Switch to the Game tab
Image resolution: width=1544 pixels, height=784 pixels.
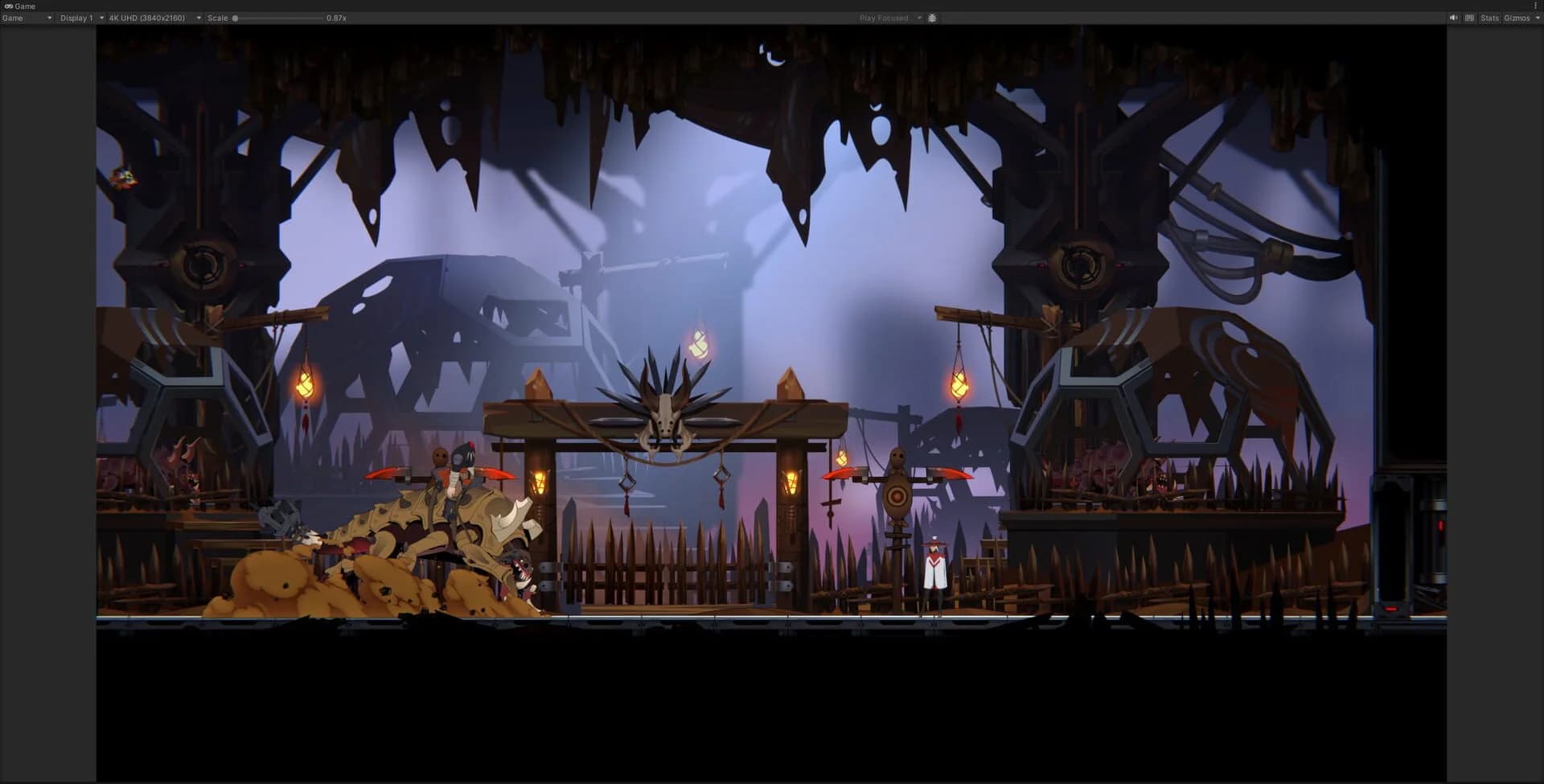(24, 6)
